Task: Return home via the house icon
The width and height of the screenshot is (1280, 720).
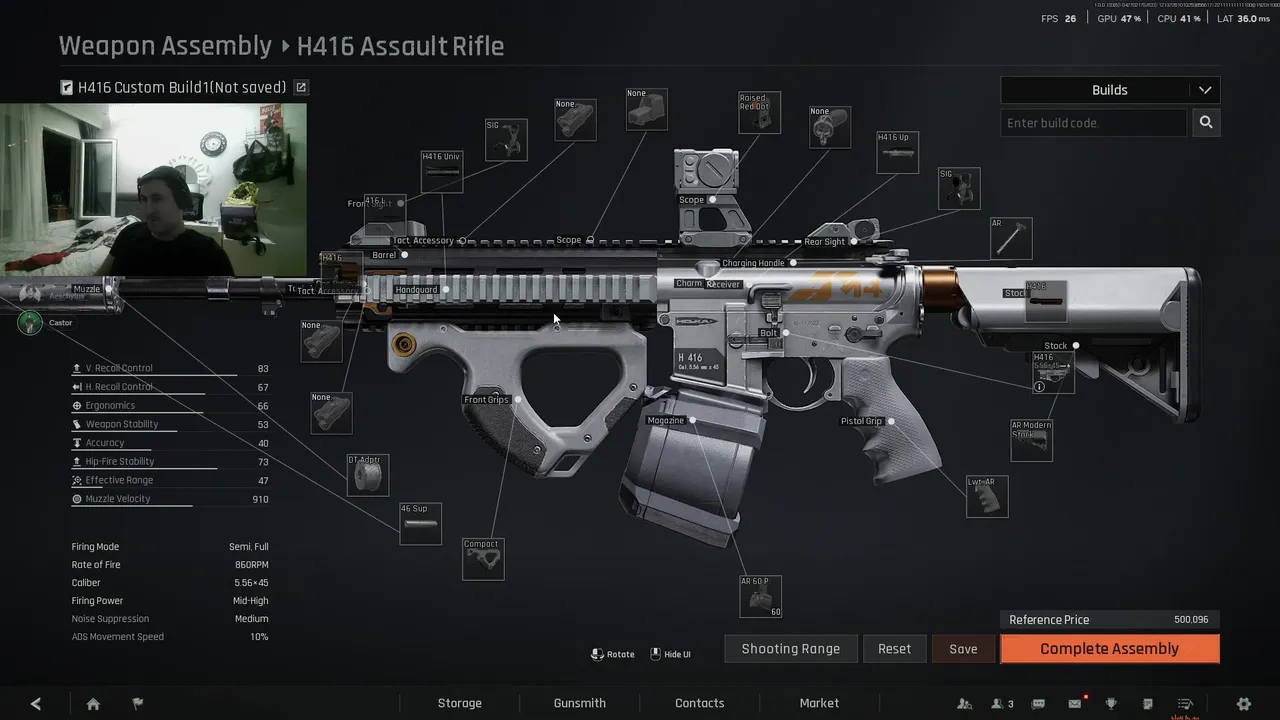Action: [93, 704]
